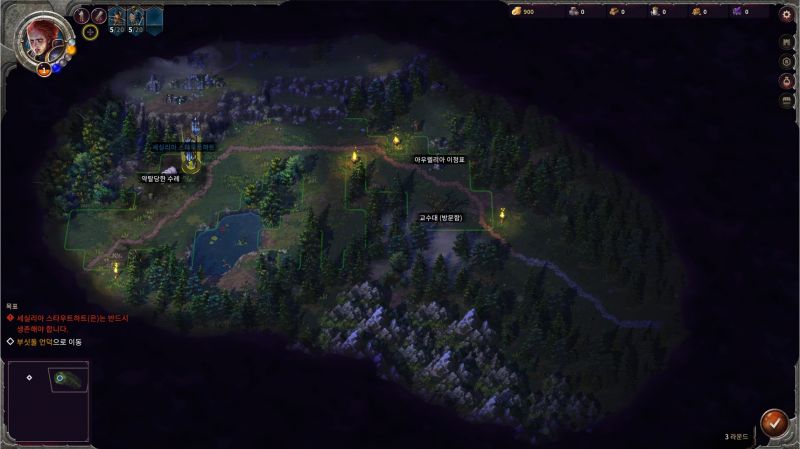Open the red potion flask button

[x=786, y=81]
